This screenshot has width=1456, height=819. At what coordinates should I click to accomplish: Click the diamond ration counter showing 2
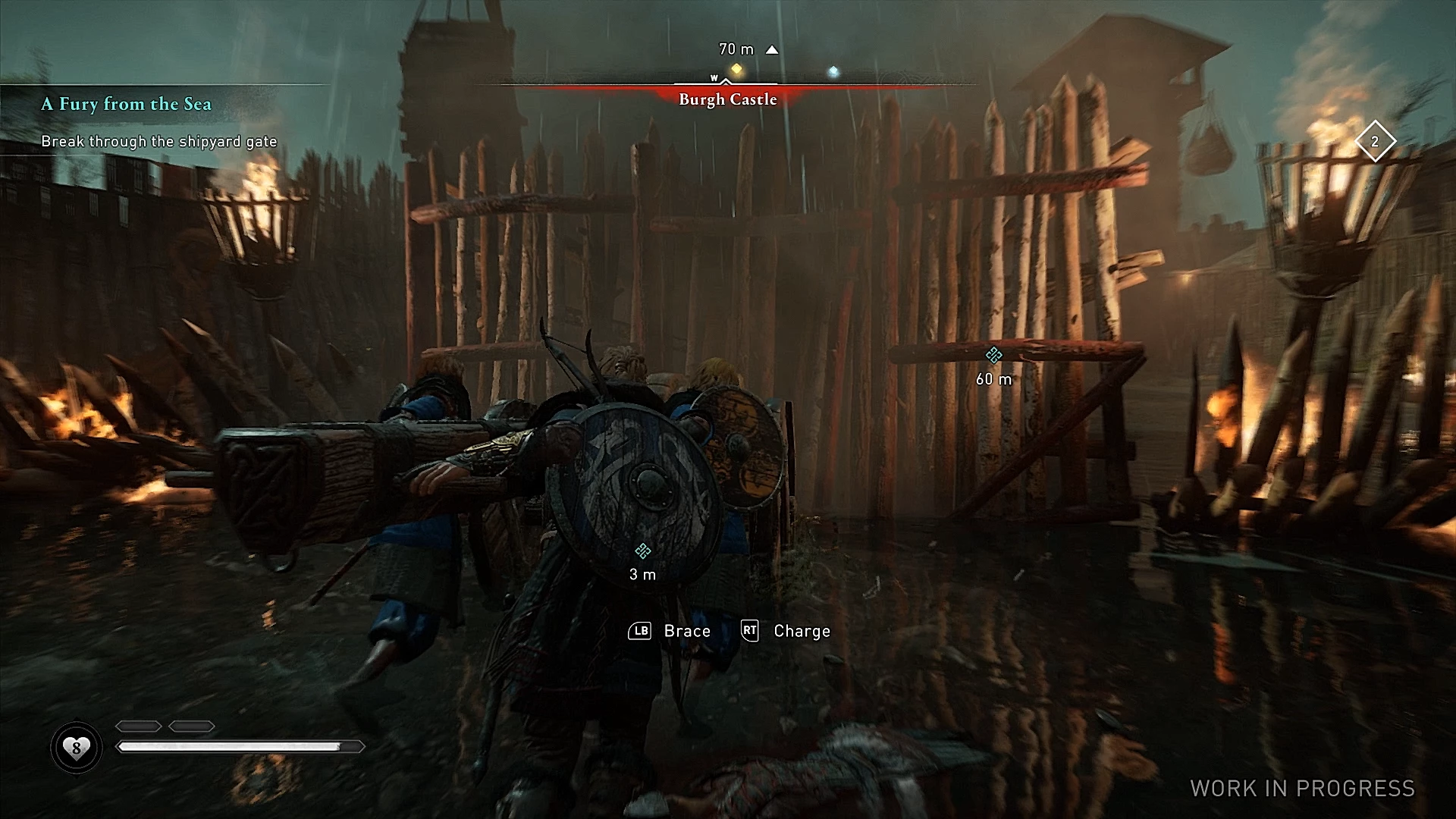[1375, 142]
